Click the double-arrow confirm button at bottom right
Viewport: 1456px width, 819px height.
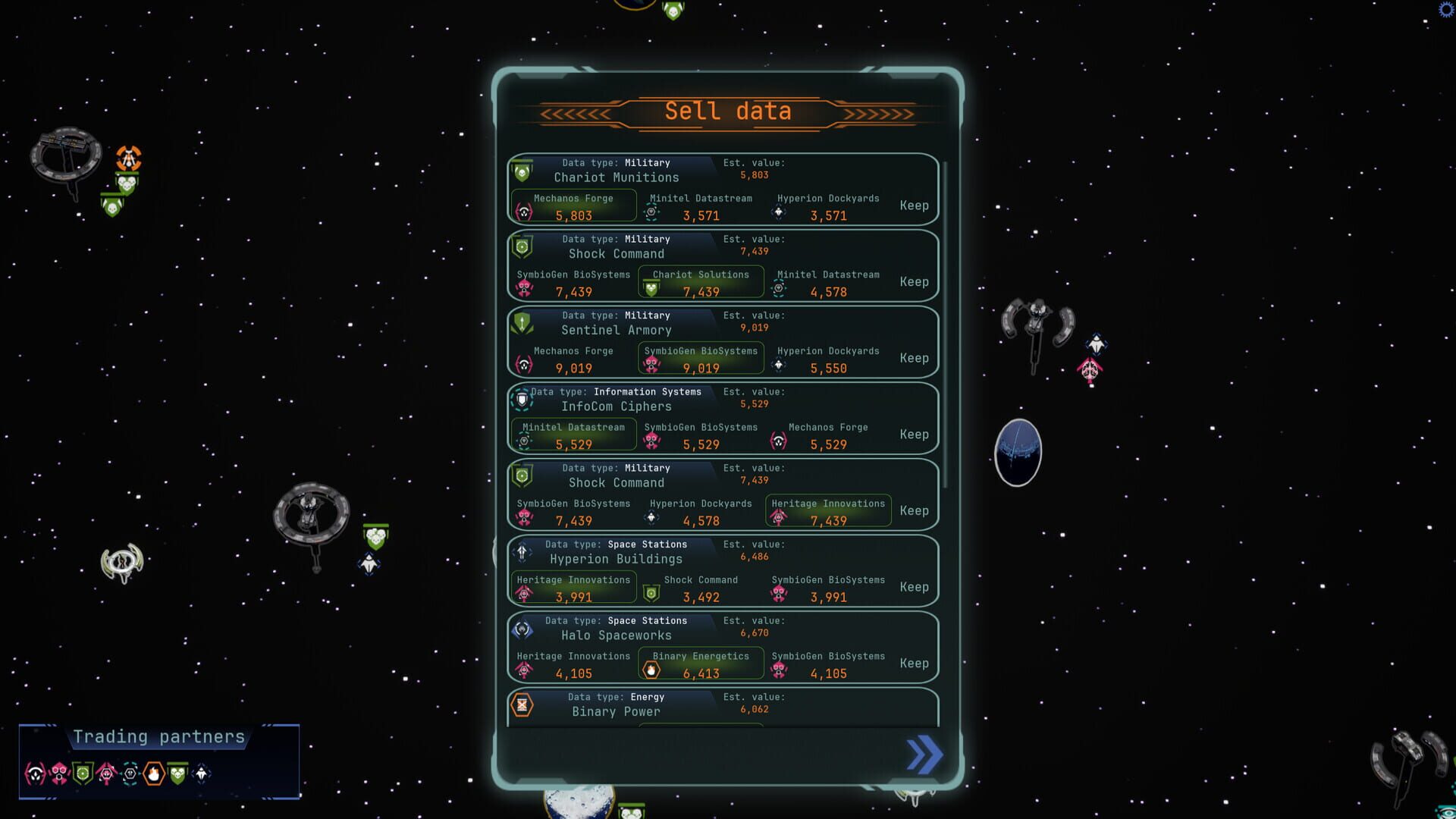(x=923, y=755)
